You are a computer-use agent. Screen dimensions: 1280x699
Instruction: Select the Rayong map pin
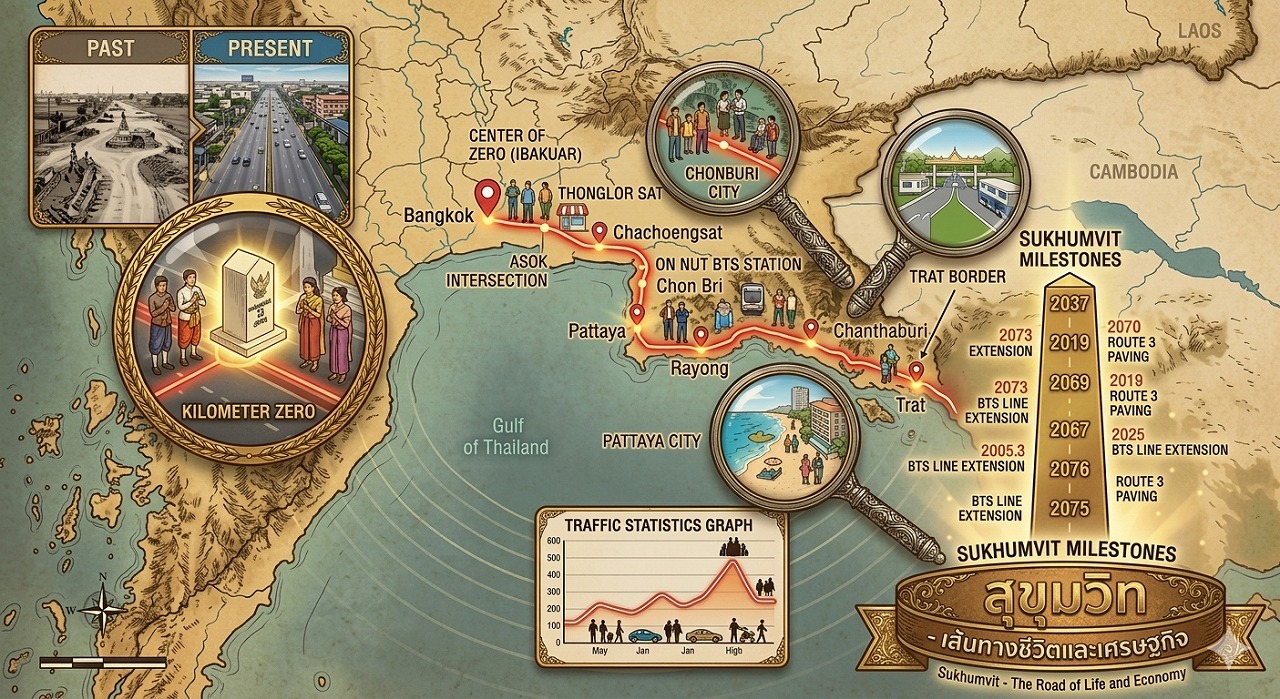point(701,336)
